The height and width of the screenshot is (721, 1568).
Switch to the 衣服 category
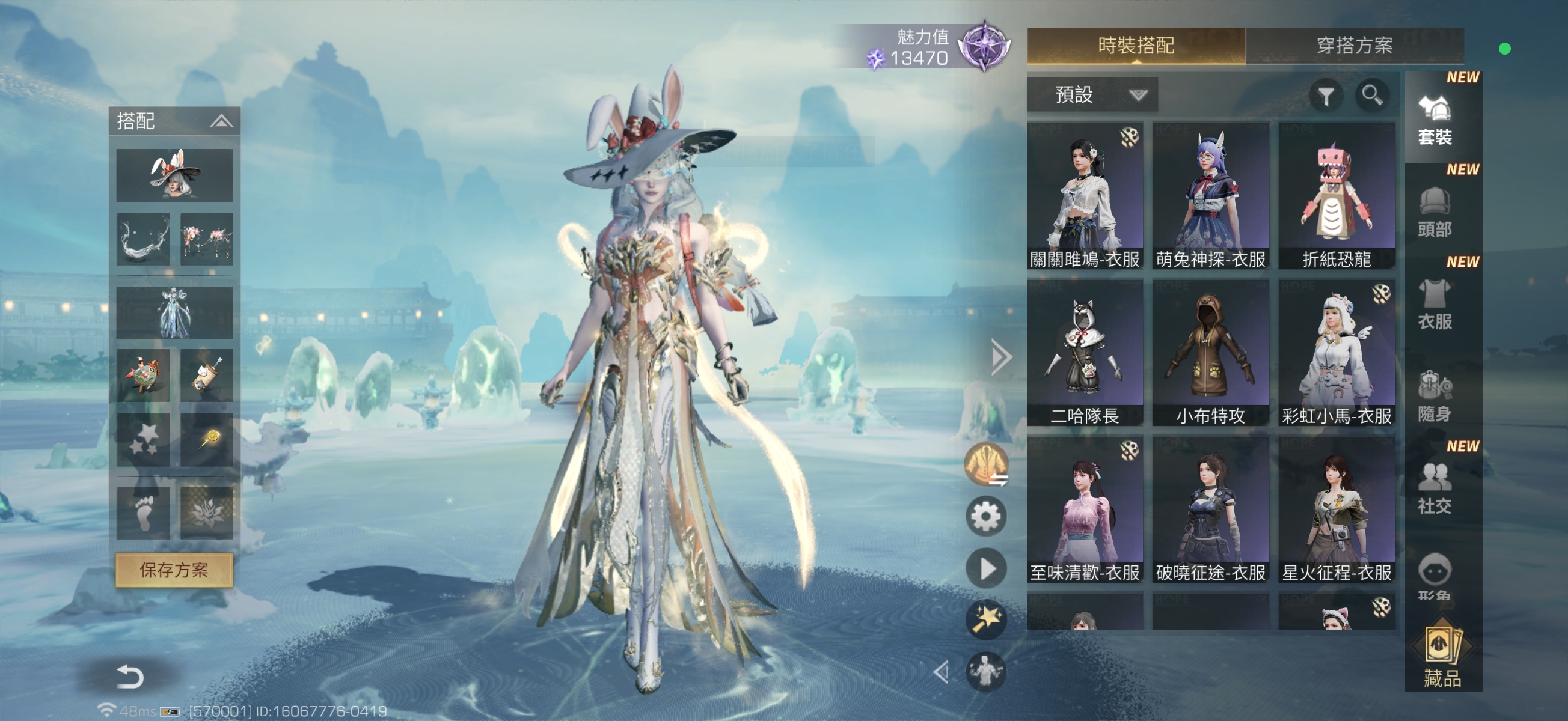pyautogui.click(x=1435, y=303)
